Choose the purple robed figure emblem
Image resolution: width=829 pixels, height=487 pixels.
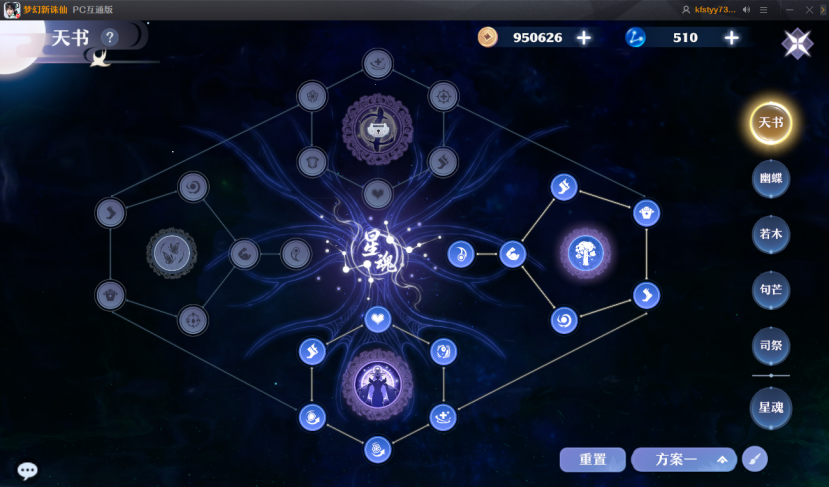(377, 383)
